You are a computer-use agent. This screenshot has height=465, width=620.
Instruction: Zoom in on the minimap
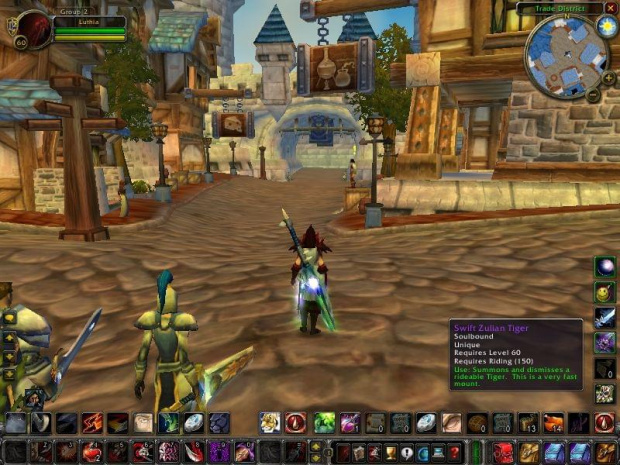[609, 78]
